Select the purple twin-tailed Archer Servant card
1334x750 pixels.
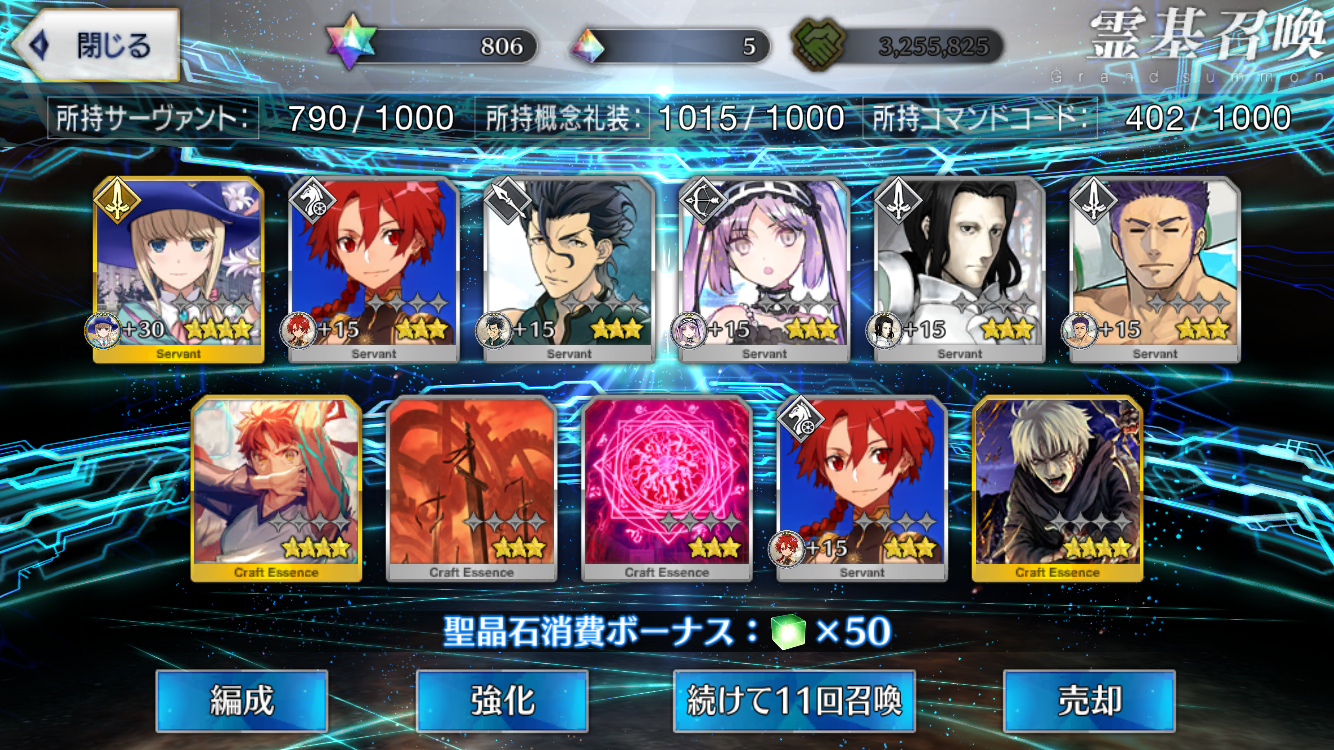click(x=764, y=268)
